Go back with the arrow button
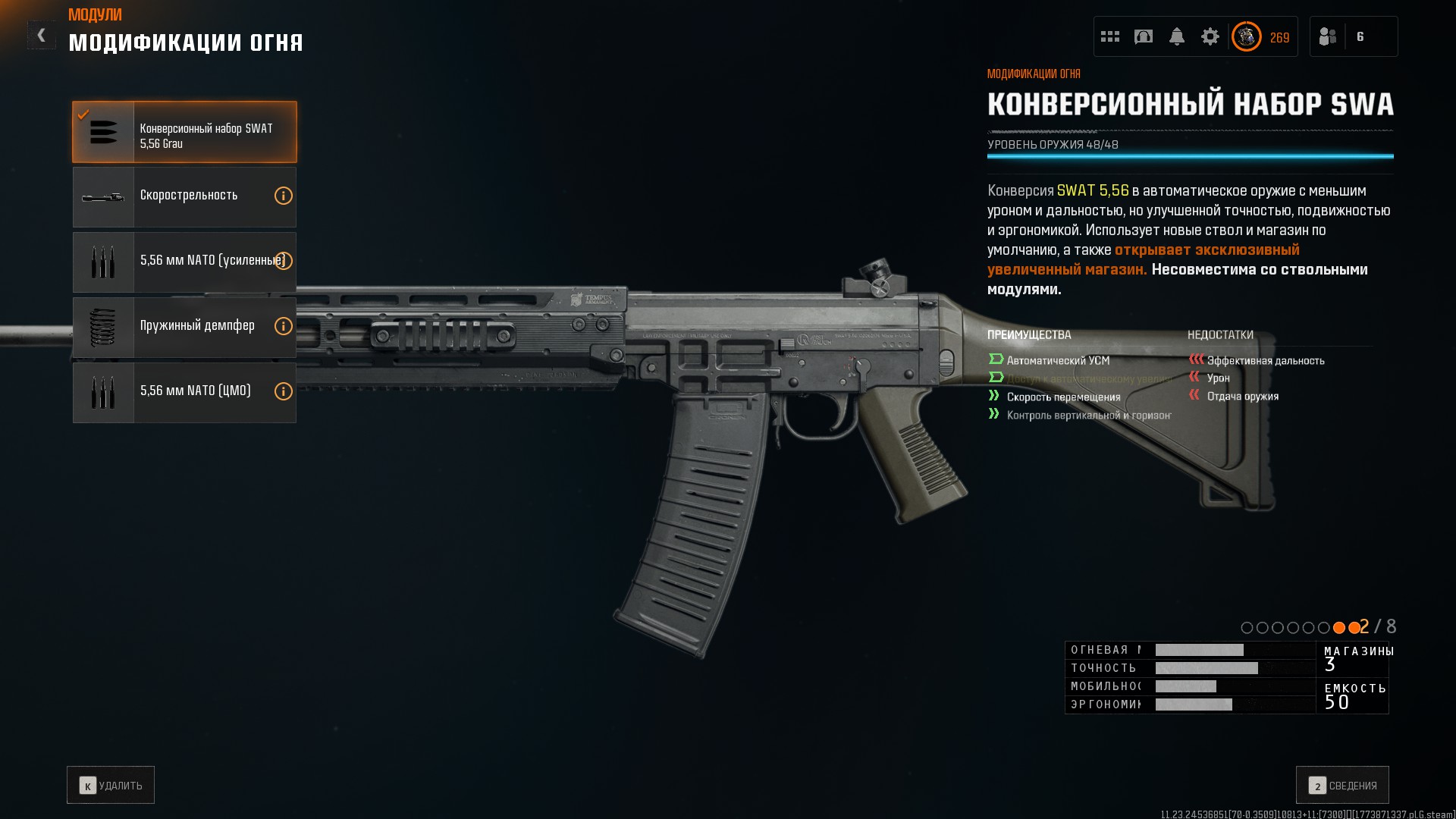 pyautogui.click(x=42, y=35)
